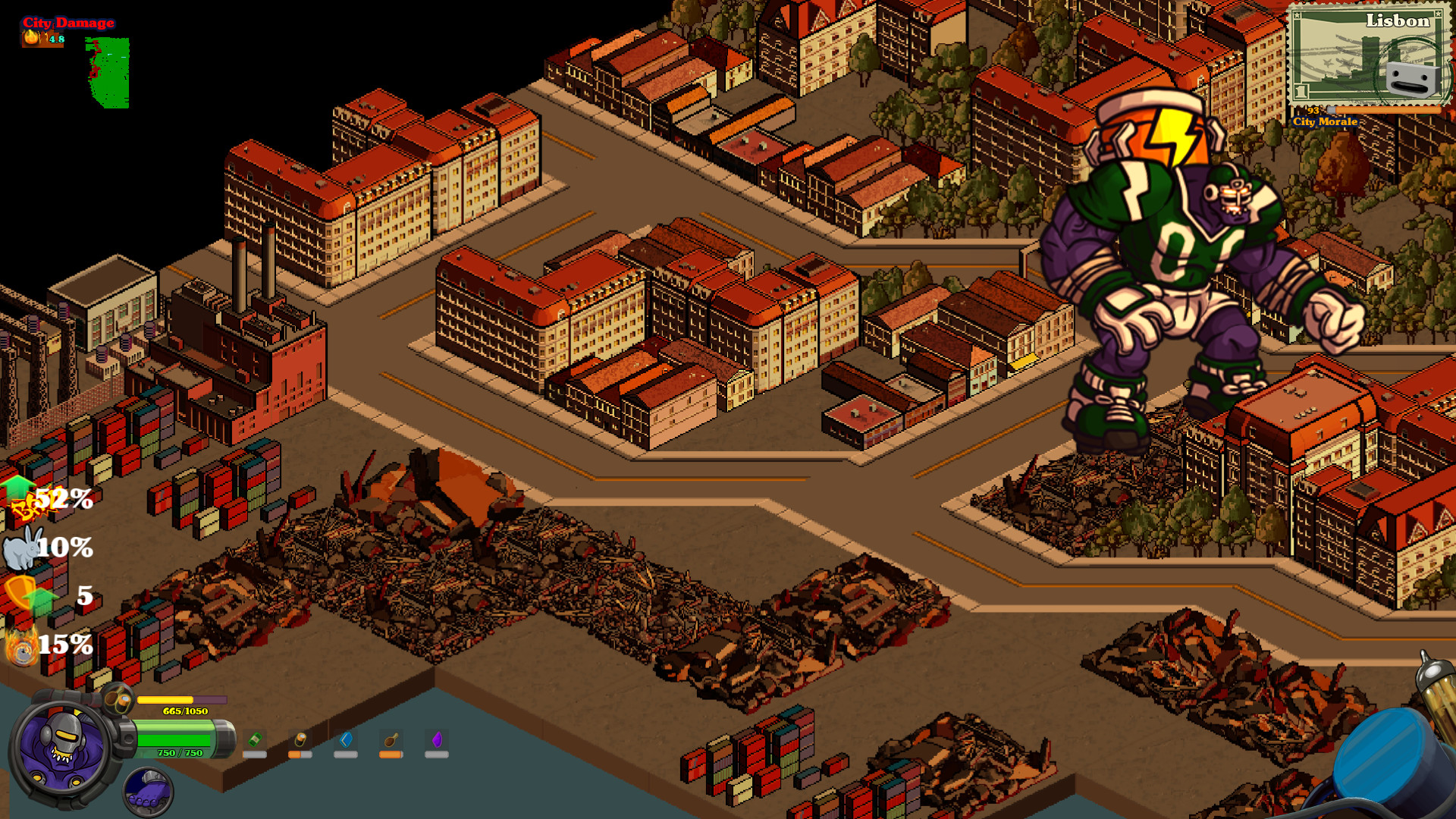
Task: Click the punching fist ability icon above the portrait
Action: tap(118, 699)
